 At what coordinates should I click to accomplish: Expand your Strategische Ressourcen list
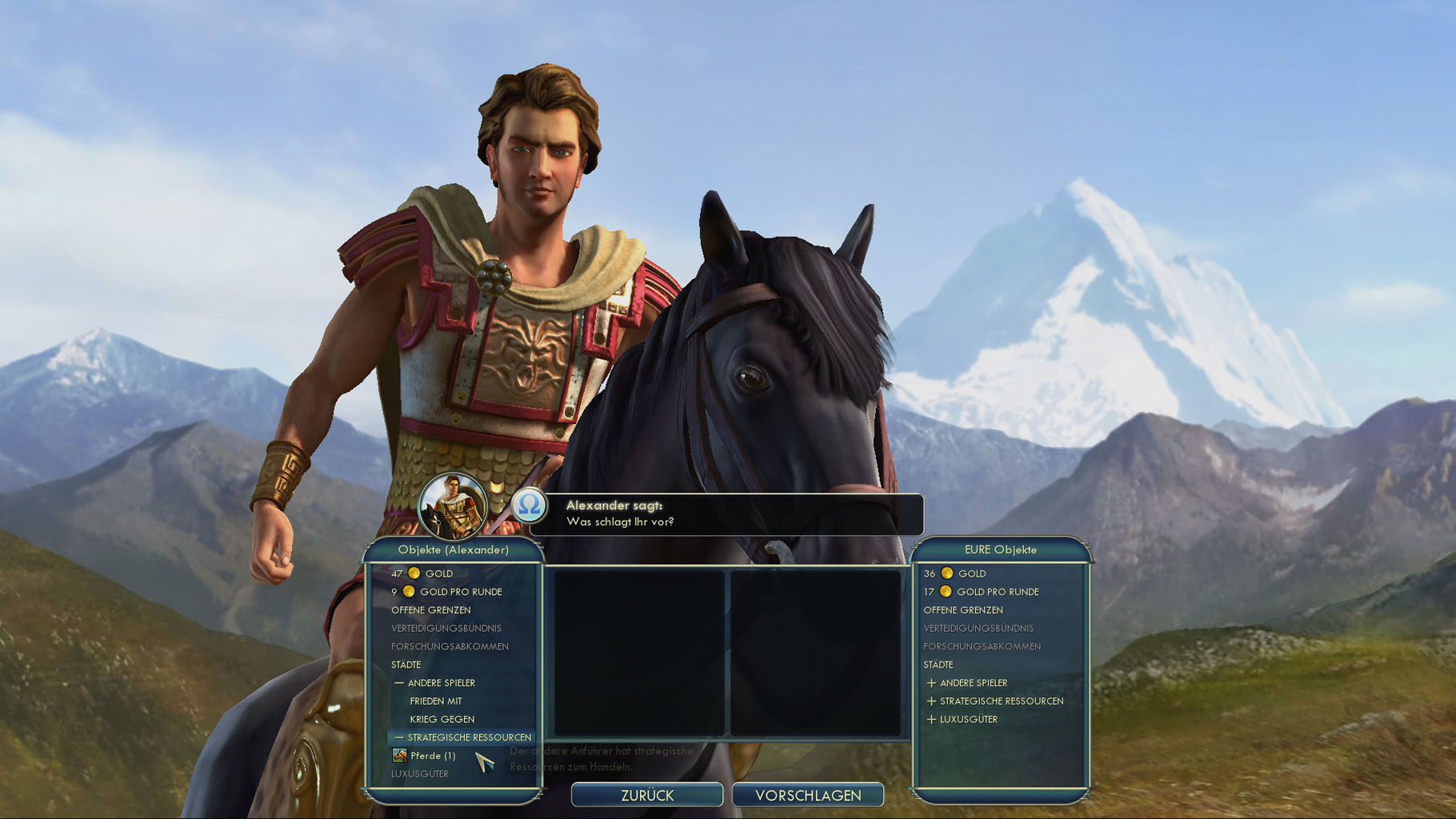point(995,701)
